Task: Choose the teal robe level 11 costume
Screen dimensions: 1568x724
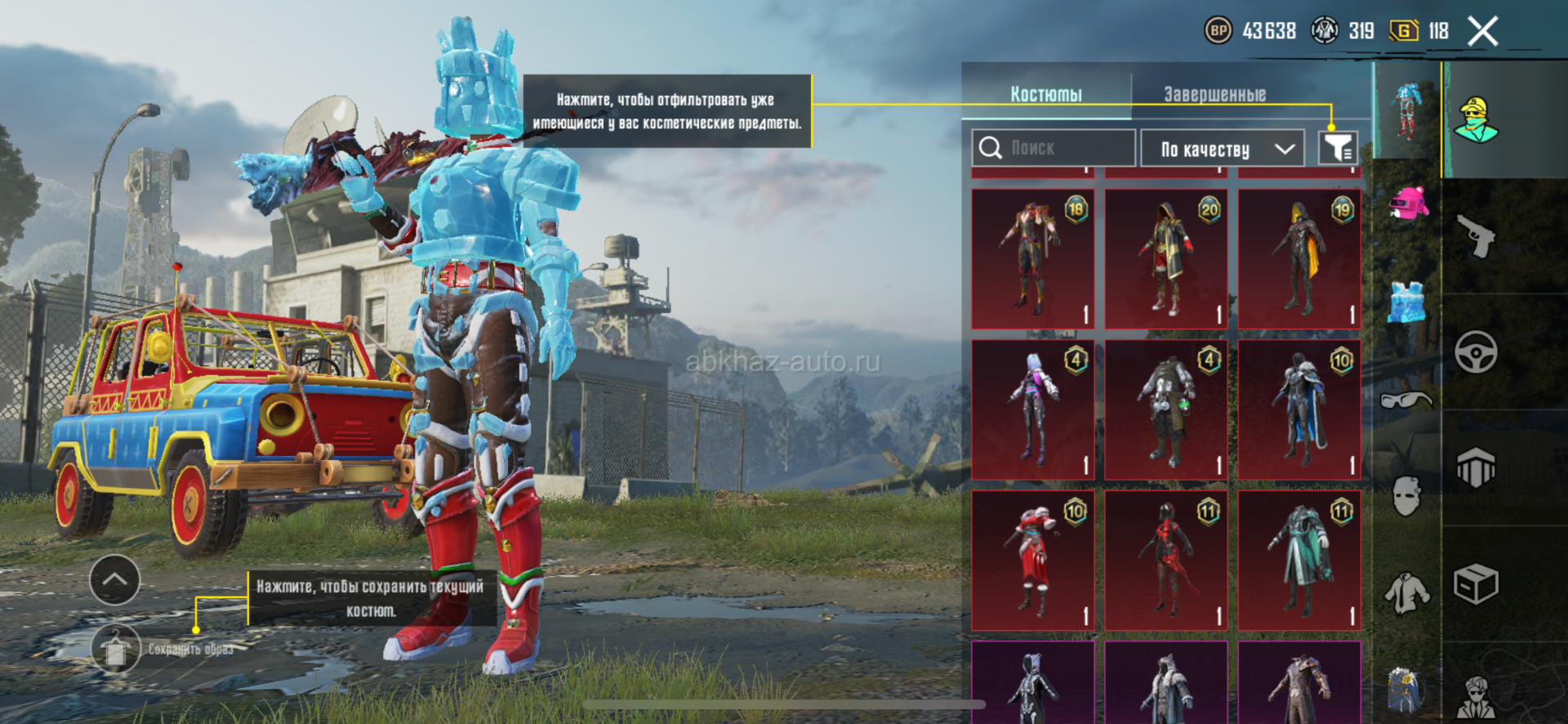Action: (1299, 561)
